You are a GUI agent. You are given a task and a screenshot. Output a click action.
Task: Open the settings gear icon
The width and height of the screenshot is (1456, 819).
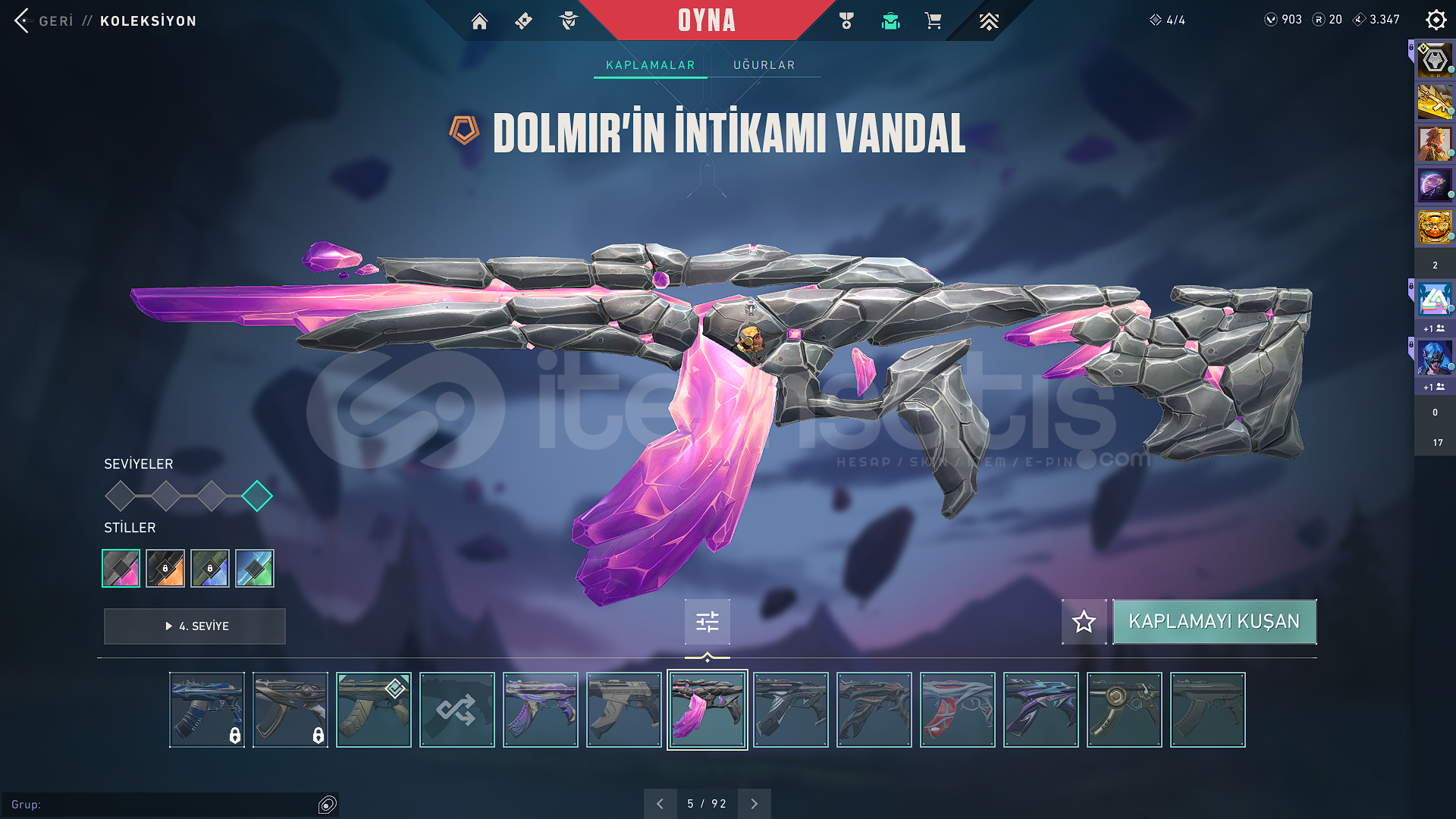pyautogui.click(x=1436, y=20)
